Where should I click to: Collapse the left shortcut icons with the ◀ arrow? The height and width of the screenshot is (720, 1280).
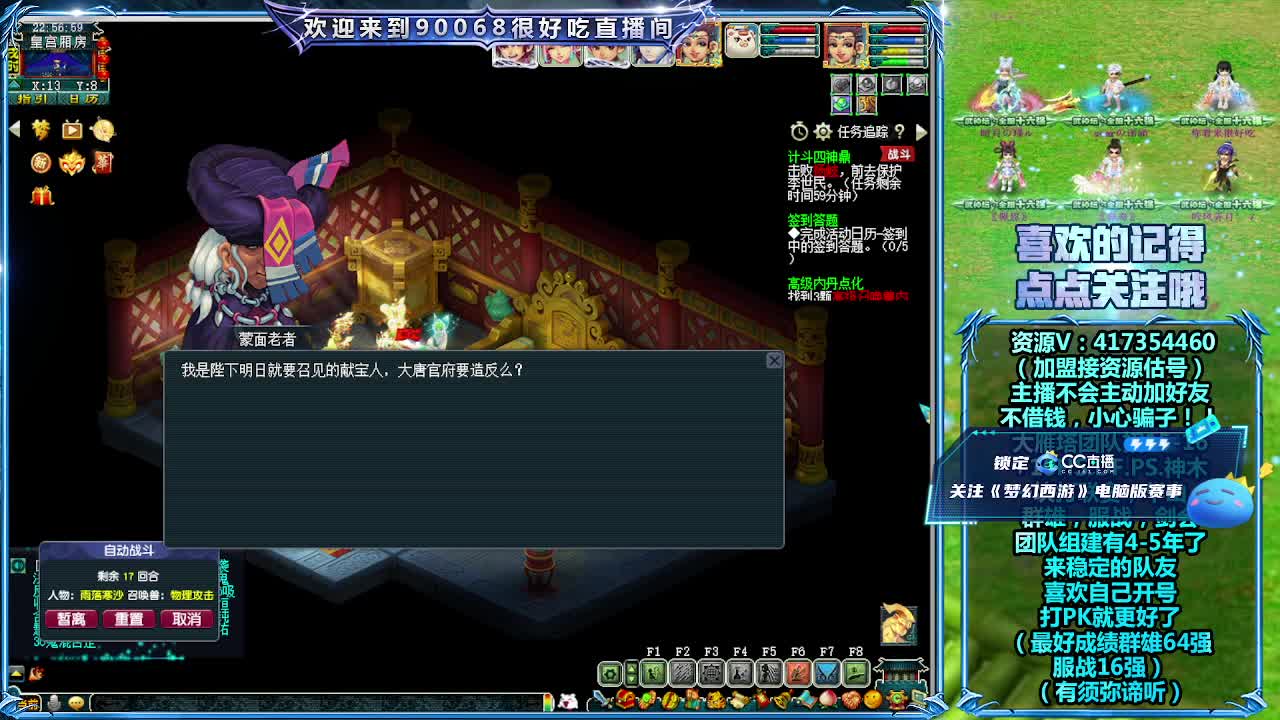[14, 127]
